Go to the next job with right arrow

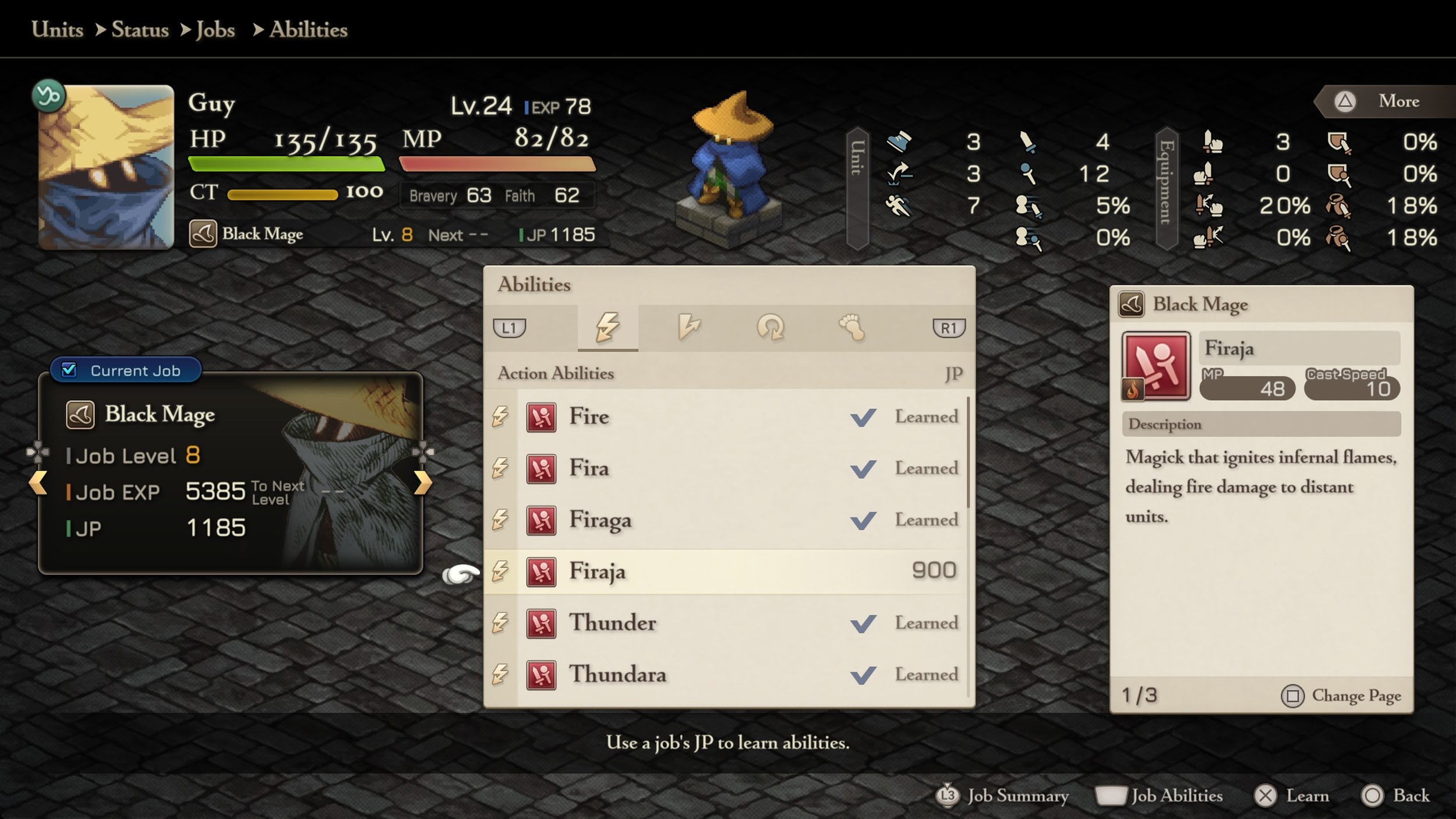point(423,482)
